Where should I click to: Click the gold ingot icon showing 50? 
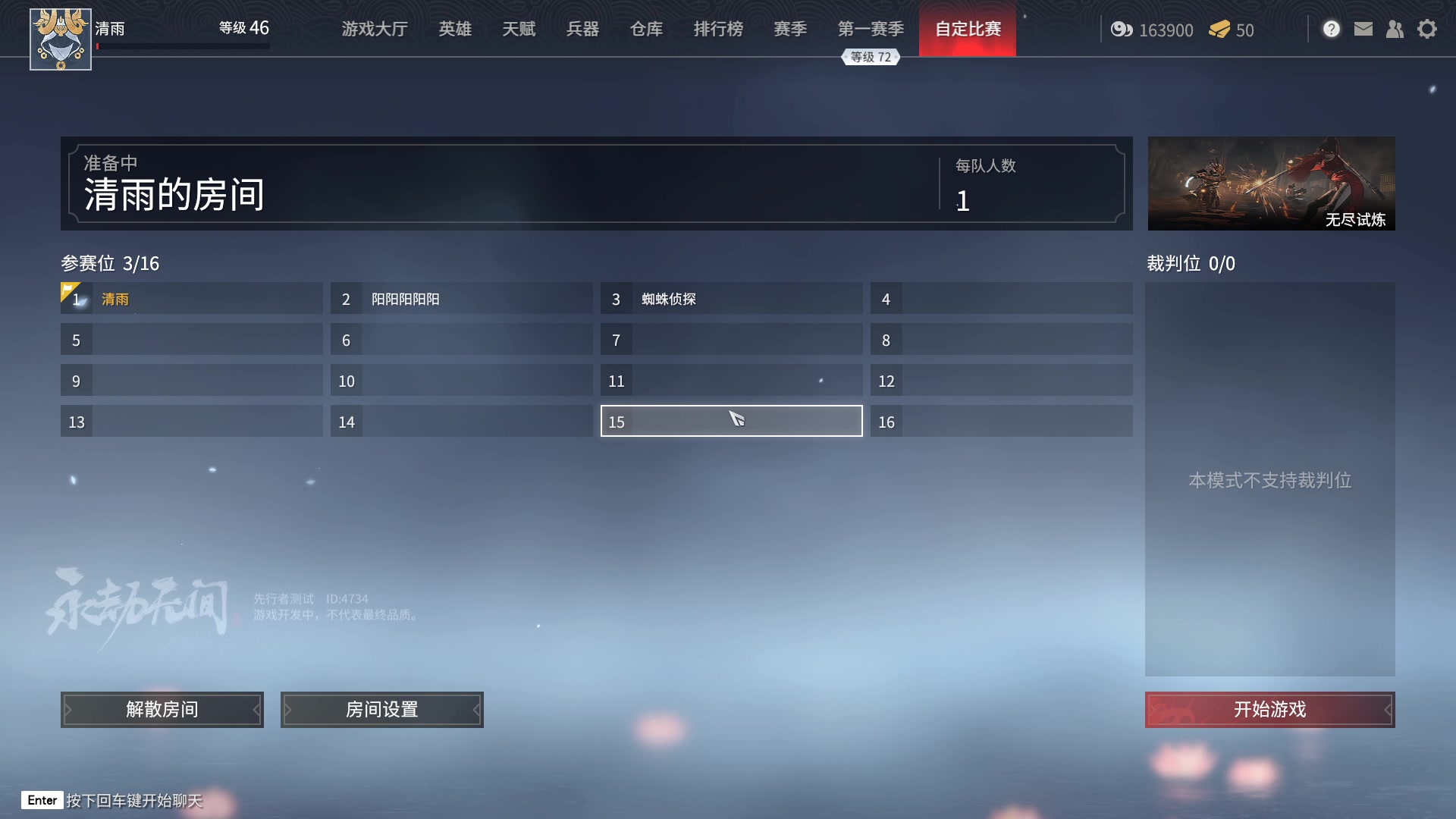[x=1219, y=30]
